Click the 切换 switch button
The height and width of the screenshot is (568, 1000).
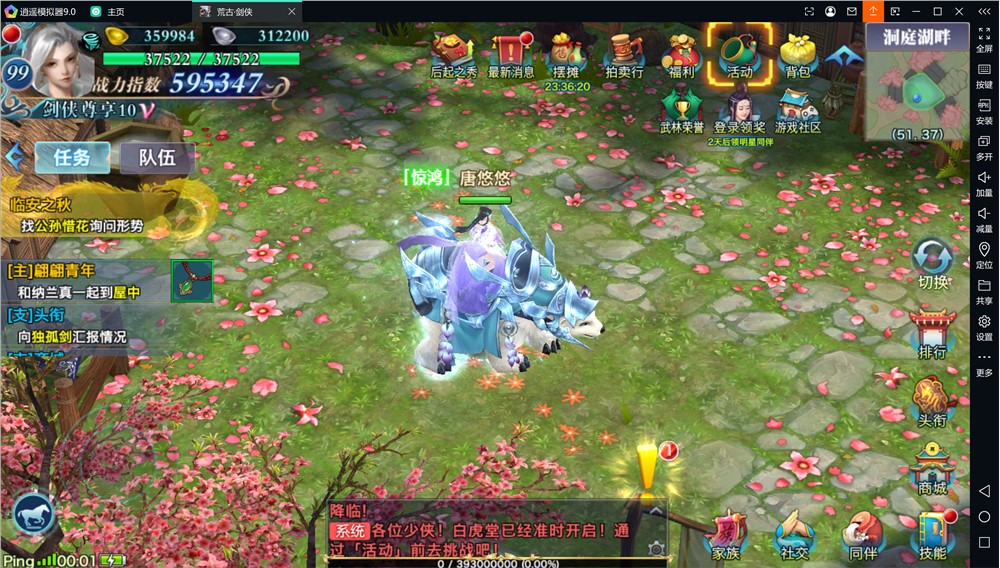pyautogui.click(x=932, y=264)
